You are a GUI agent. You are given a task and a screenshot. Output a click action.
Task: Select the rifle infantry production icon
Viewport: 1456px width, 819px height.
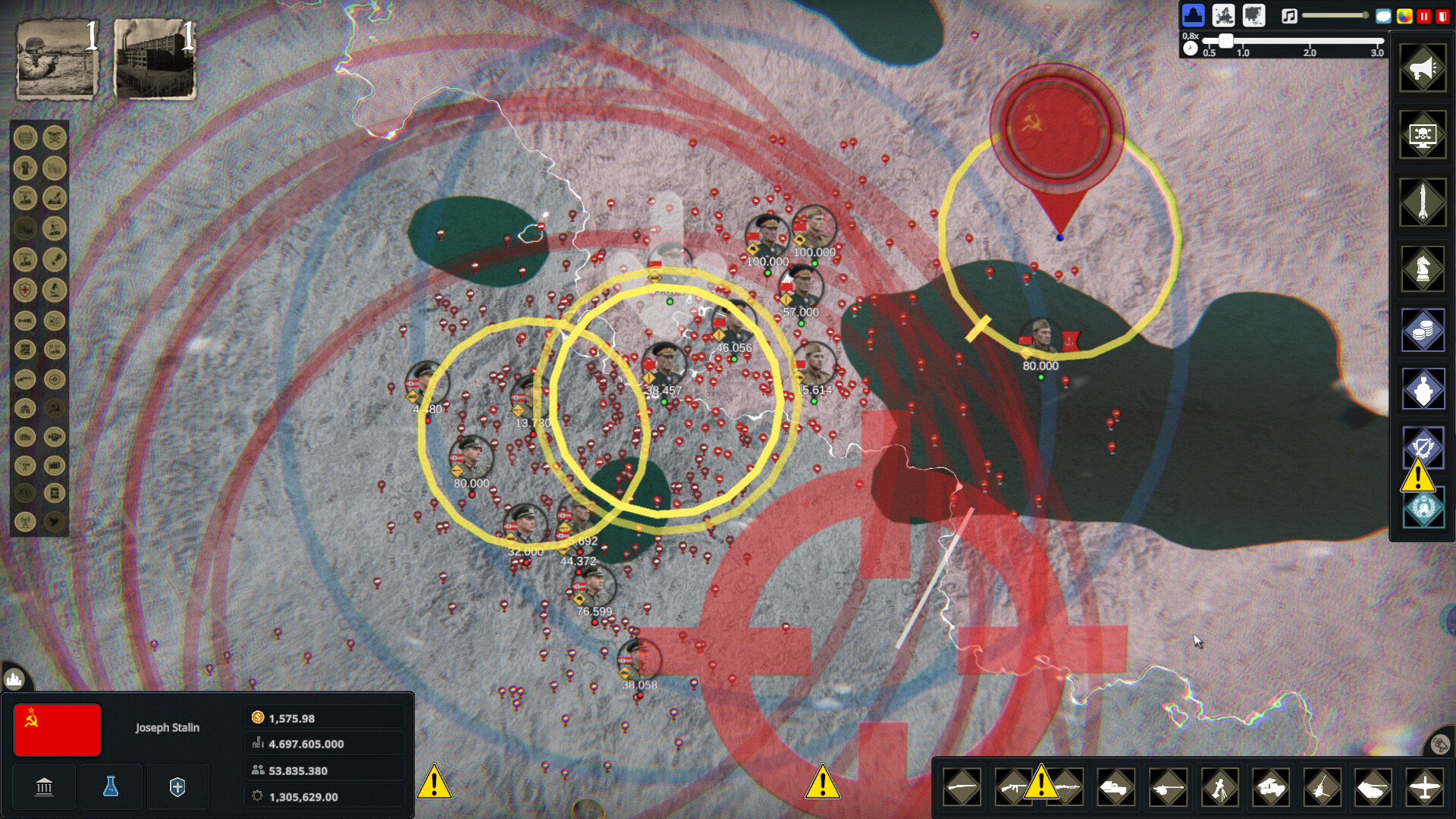[x=962, y=787]
